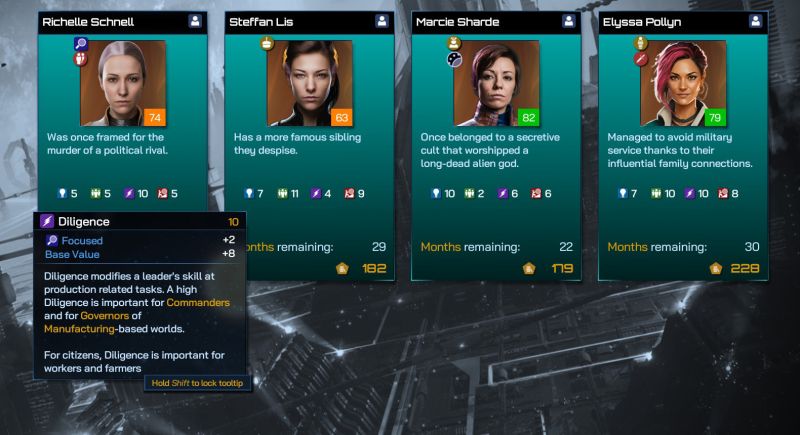Select Steffan Lis's leader portrait
The height and width of the screenshot is (435, 800).
coord(310,83)
